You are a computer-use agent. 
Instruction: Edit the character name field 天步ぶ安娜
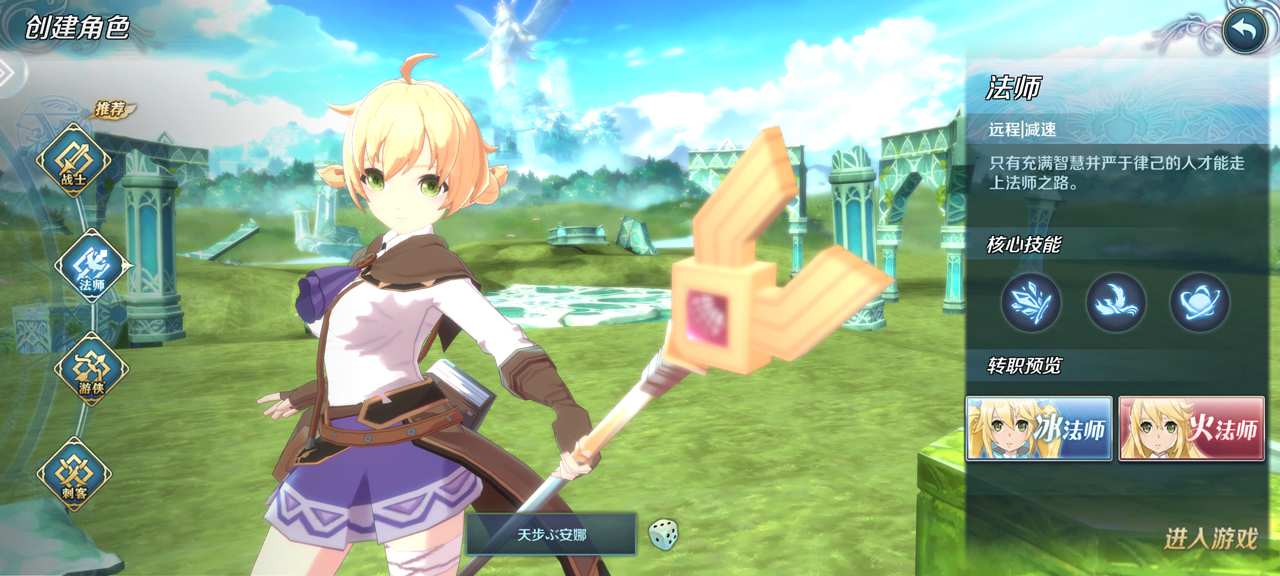pyautogui.click(x=551, y=535)
